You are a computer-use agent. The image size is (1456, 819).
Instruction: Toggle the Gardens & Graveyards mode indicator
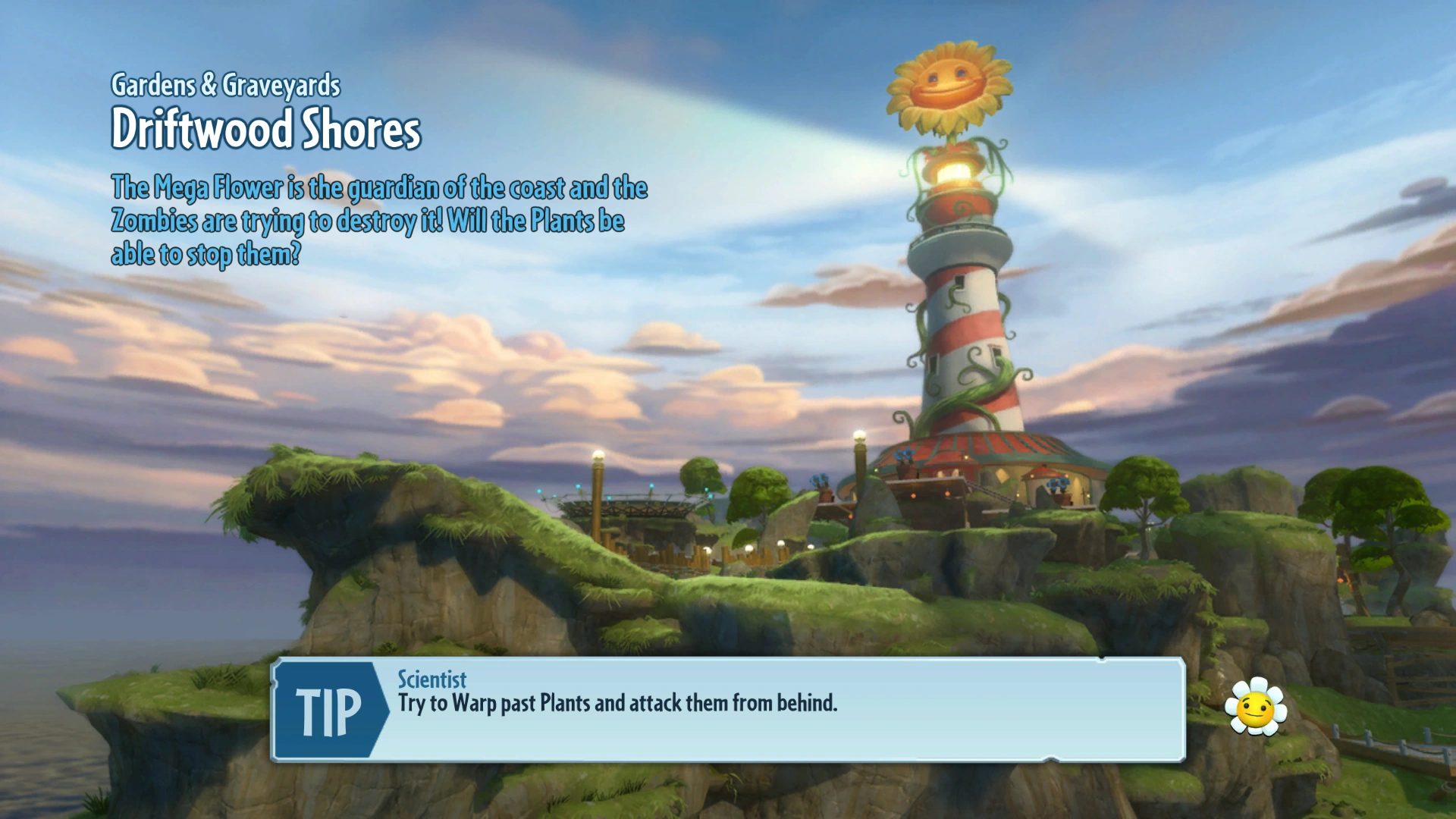(226, 86)
